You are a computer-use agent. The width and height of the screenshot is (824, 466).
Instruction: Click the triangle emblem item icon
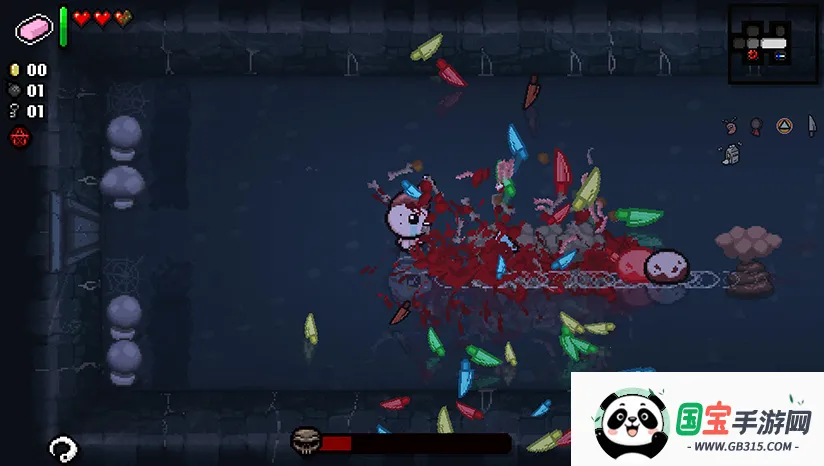pos(785,126)
